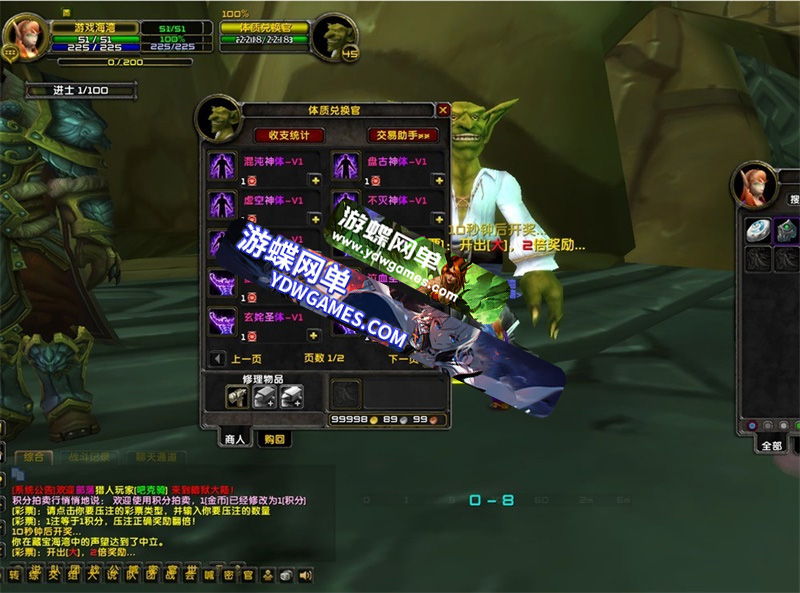The width and height of the screenshot is (800, 593).
Task: Open the 战斗记录 combat log tab
Action: click(88, 457)
